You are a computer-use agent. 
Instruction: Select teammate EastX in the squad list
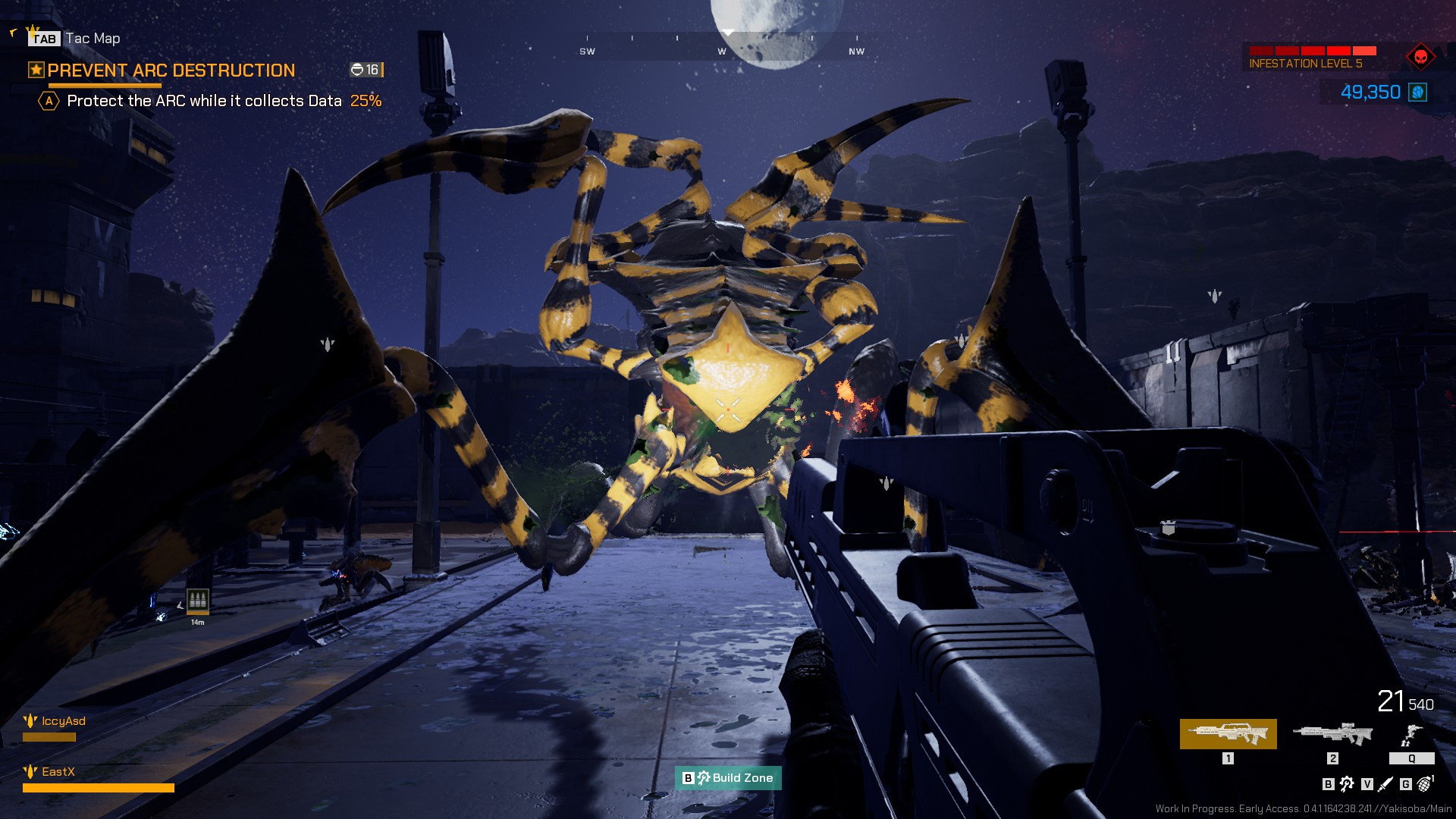point(58,772)
